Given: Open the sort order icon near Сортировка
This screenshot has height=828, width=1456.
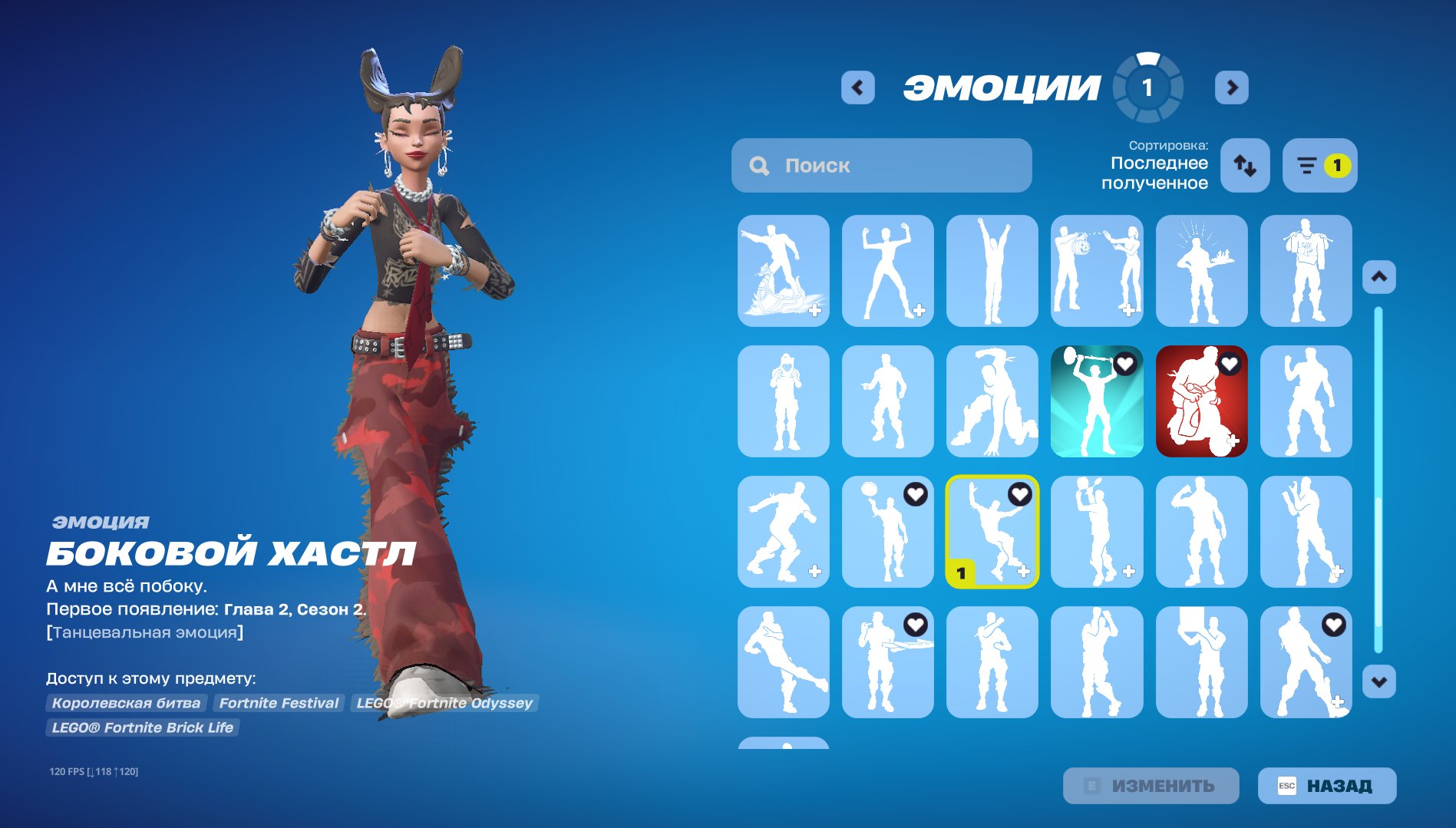Looking at the screenshot, I should tap(1244, 165).
